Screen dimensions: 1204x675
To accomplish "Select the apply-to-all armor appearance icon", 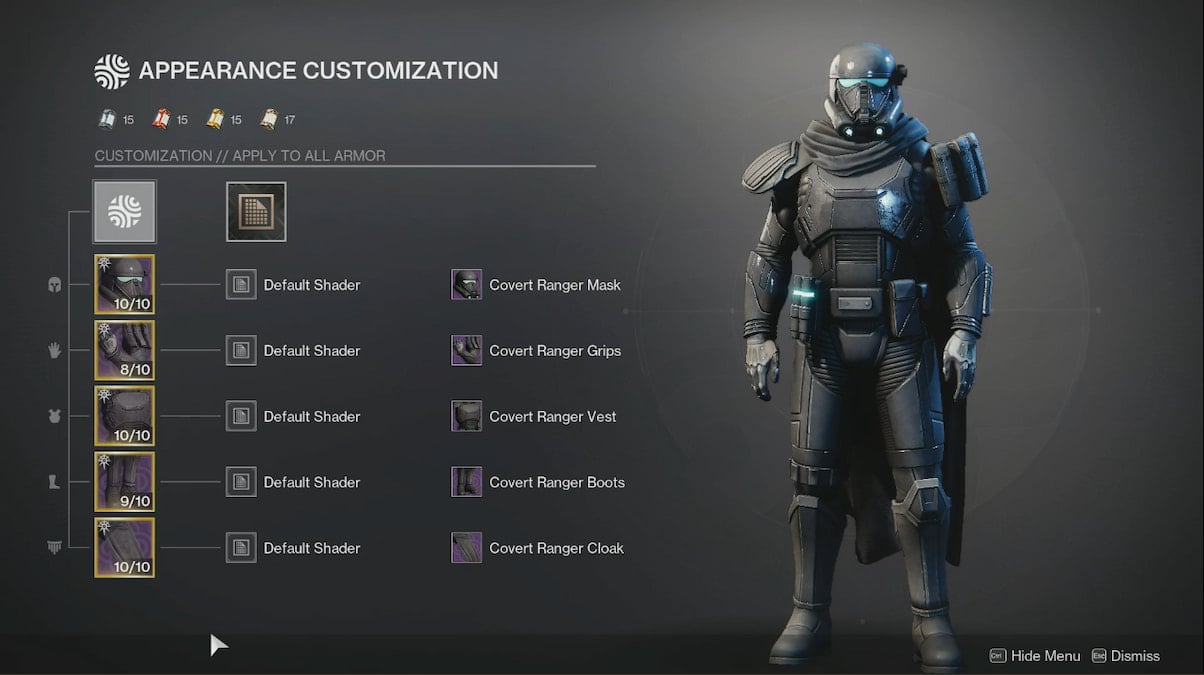I will [x=125, y=212].
